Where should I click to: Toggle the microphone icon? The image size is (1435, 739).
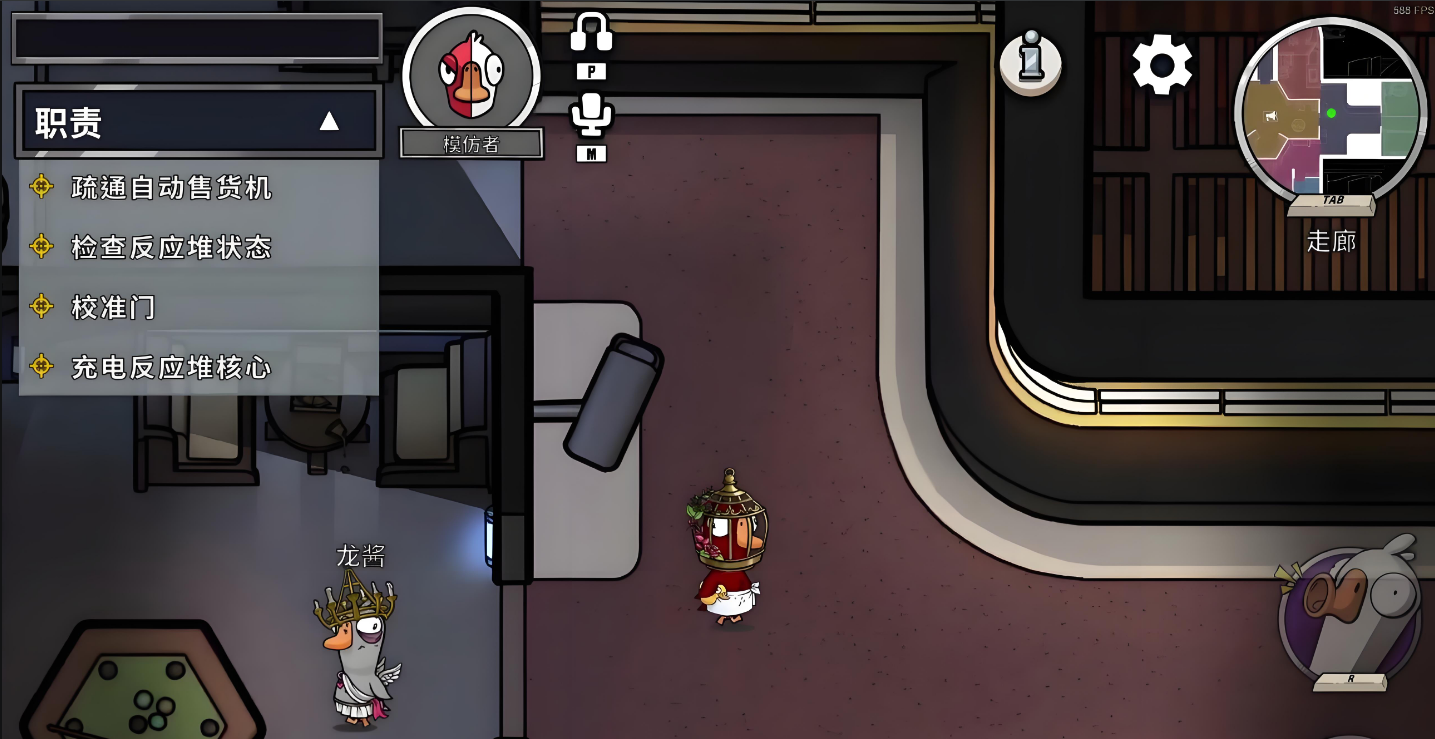(591, 114)
